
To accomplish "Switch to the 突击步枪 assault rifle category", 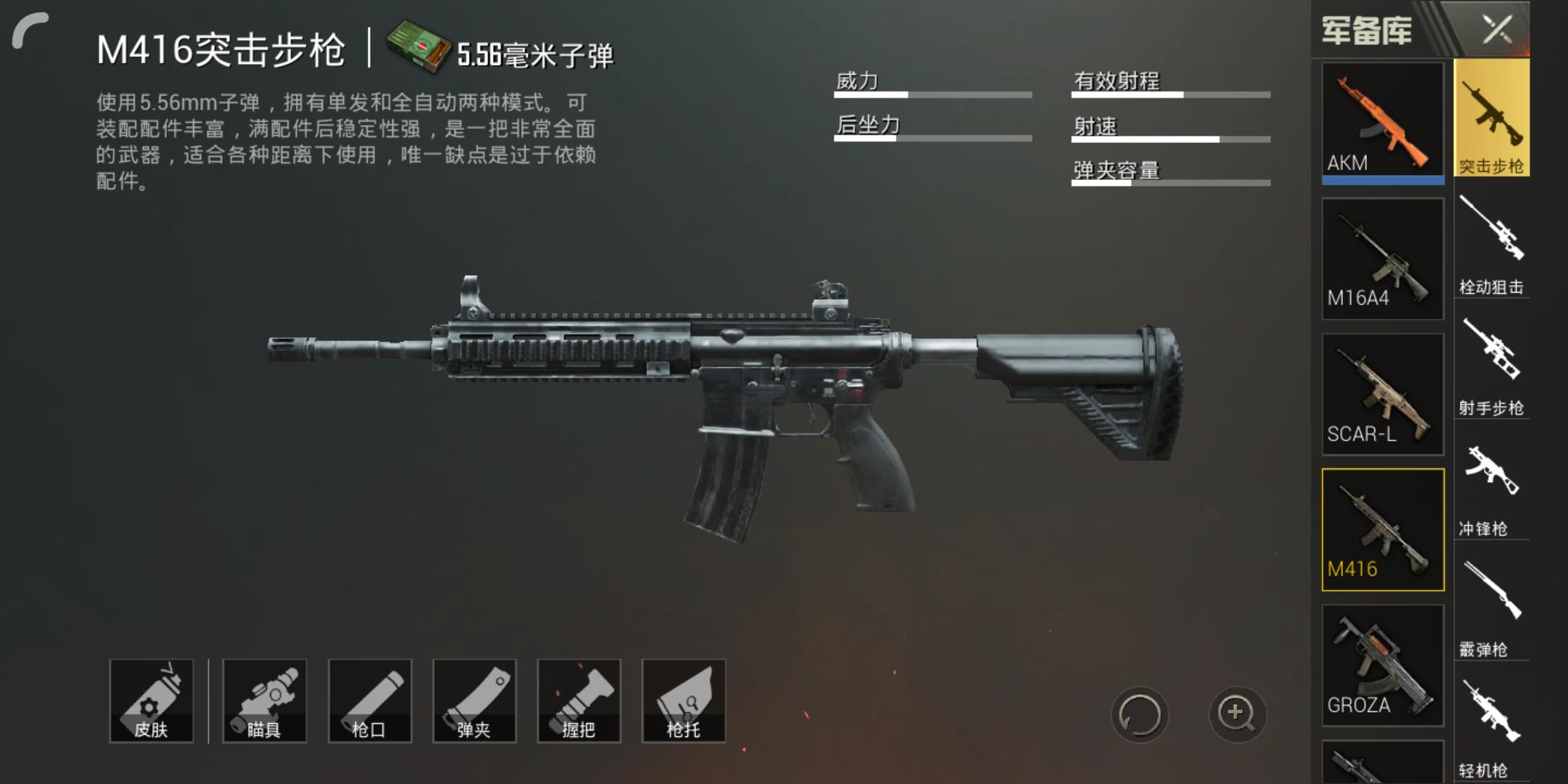I will [1491, 118].
